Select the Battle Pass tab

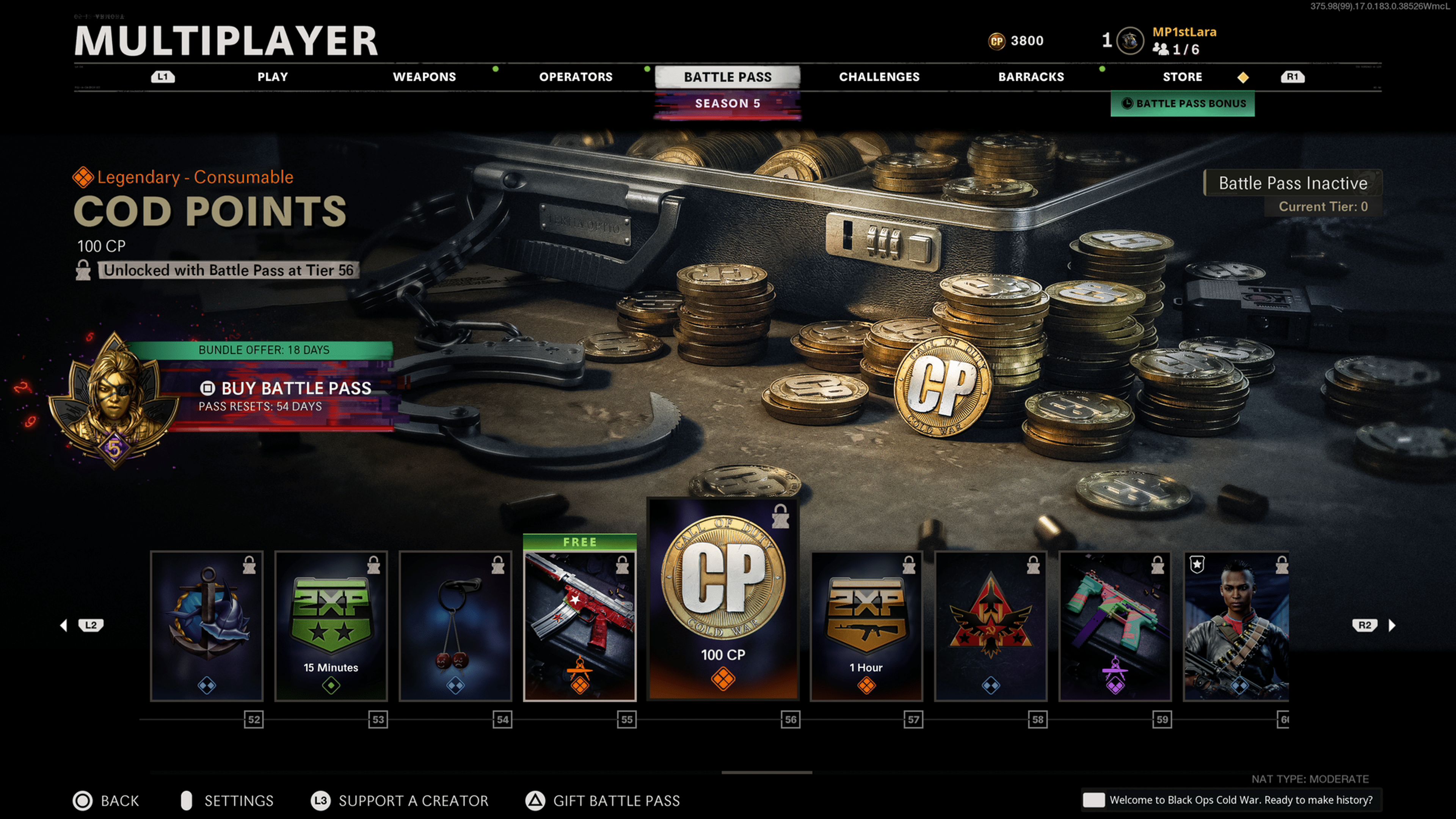[728, 77]
